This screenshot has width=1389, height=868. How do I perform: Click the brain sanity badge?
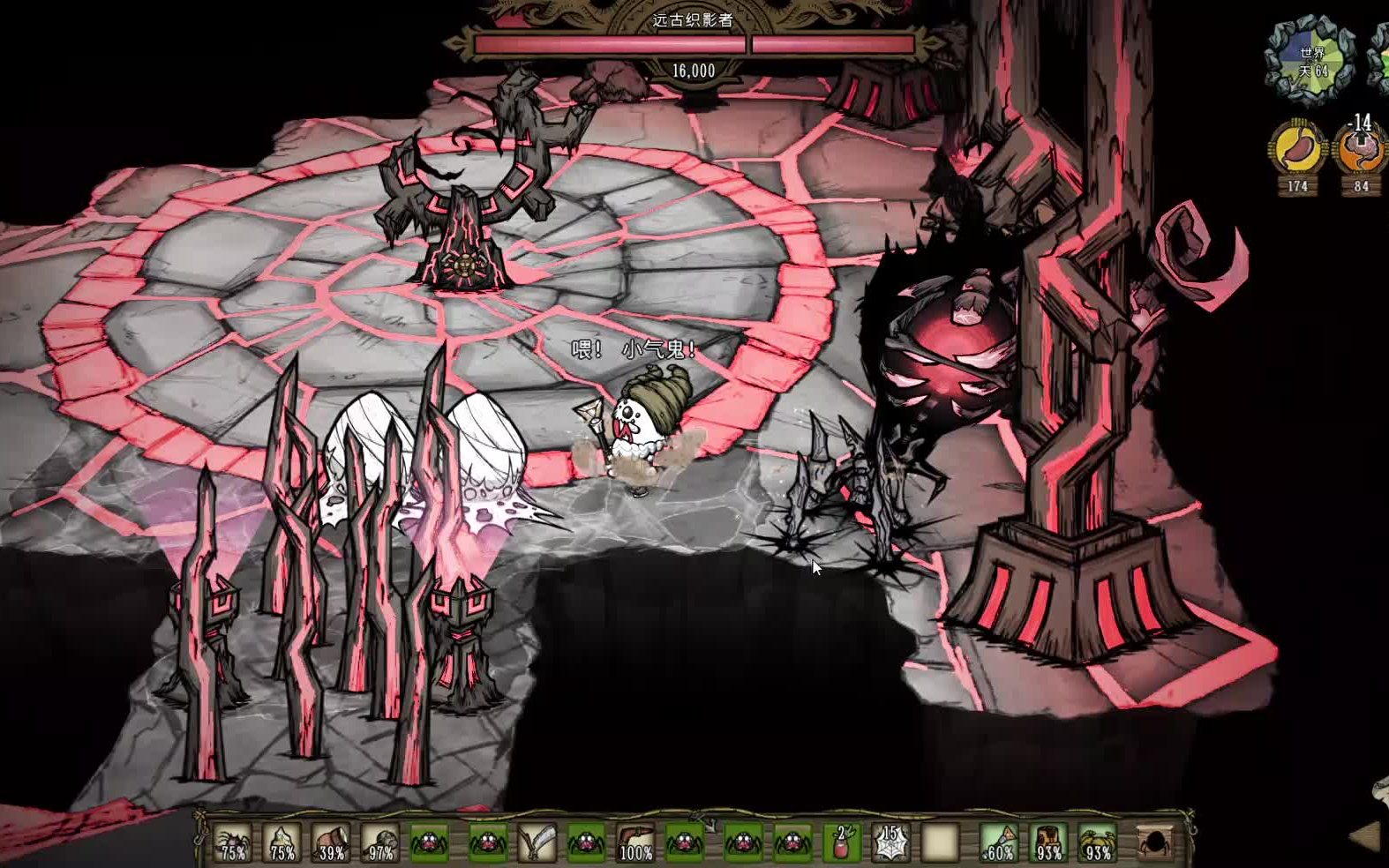(1361, 152)
